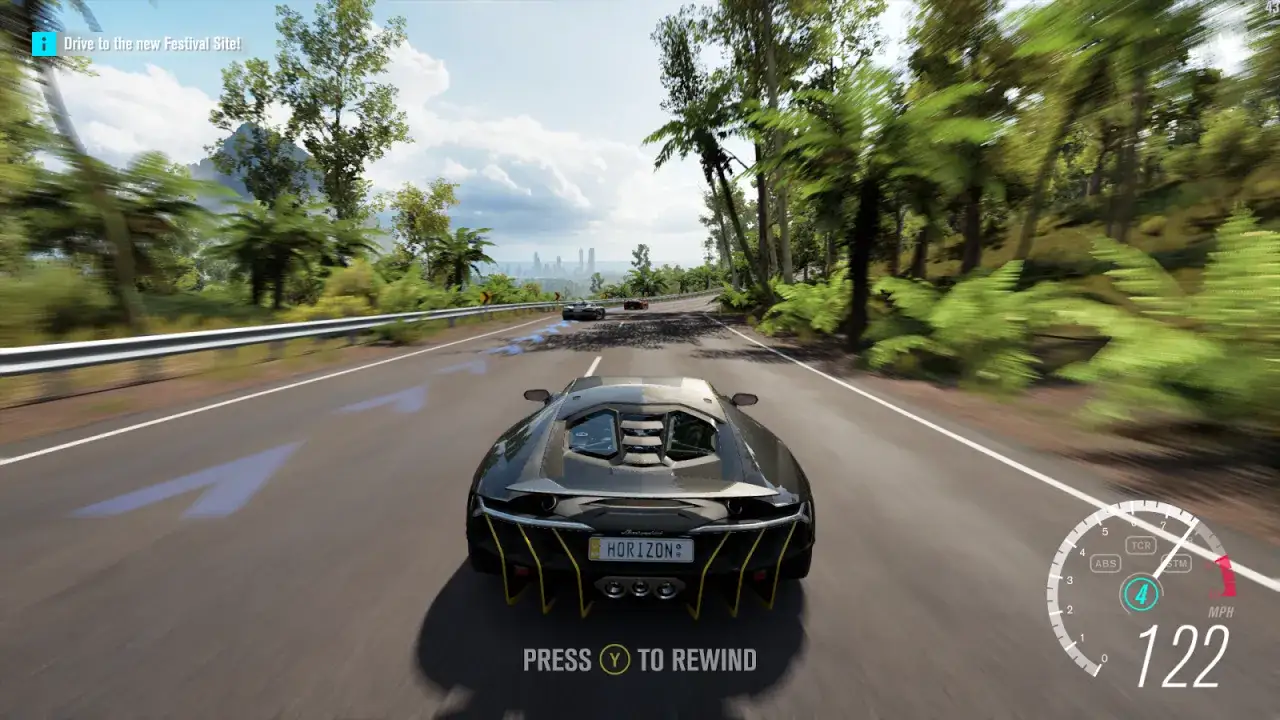
Task: Select the TCR traction control indicator
Action: coord(1142,543)
